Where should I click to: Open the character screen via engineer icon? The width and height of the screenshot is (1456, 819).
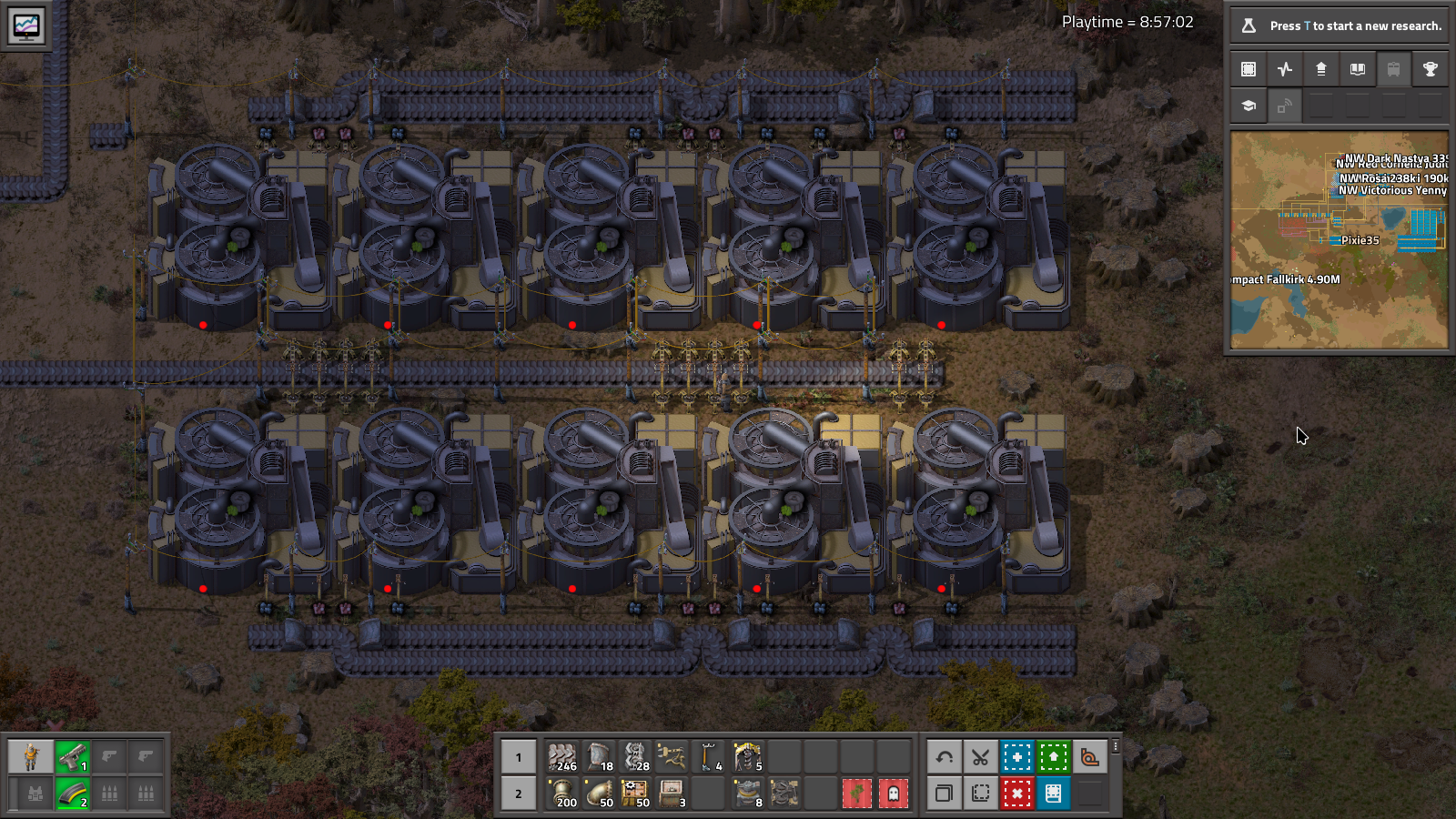coord(31,756)
